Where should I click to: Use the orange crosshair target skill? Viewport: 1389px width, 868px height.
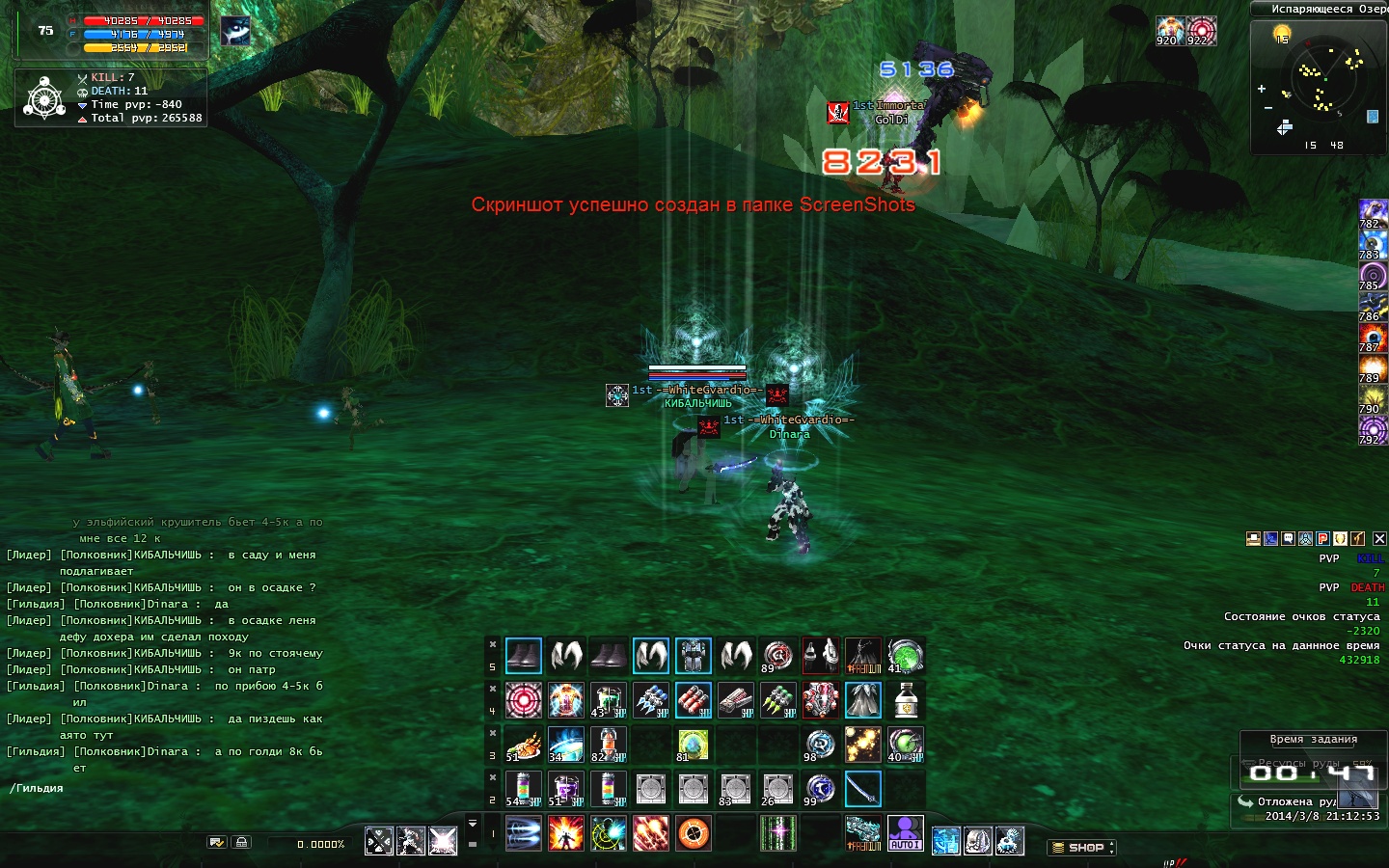[694, 833]
